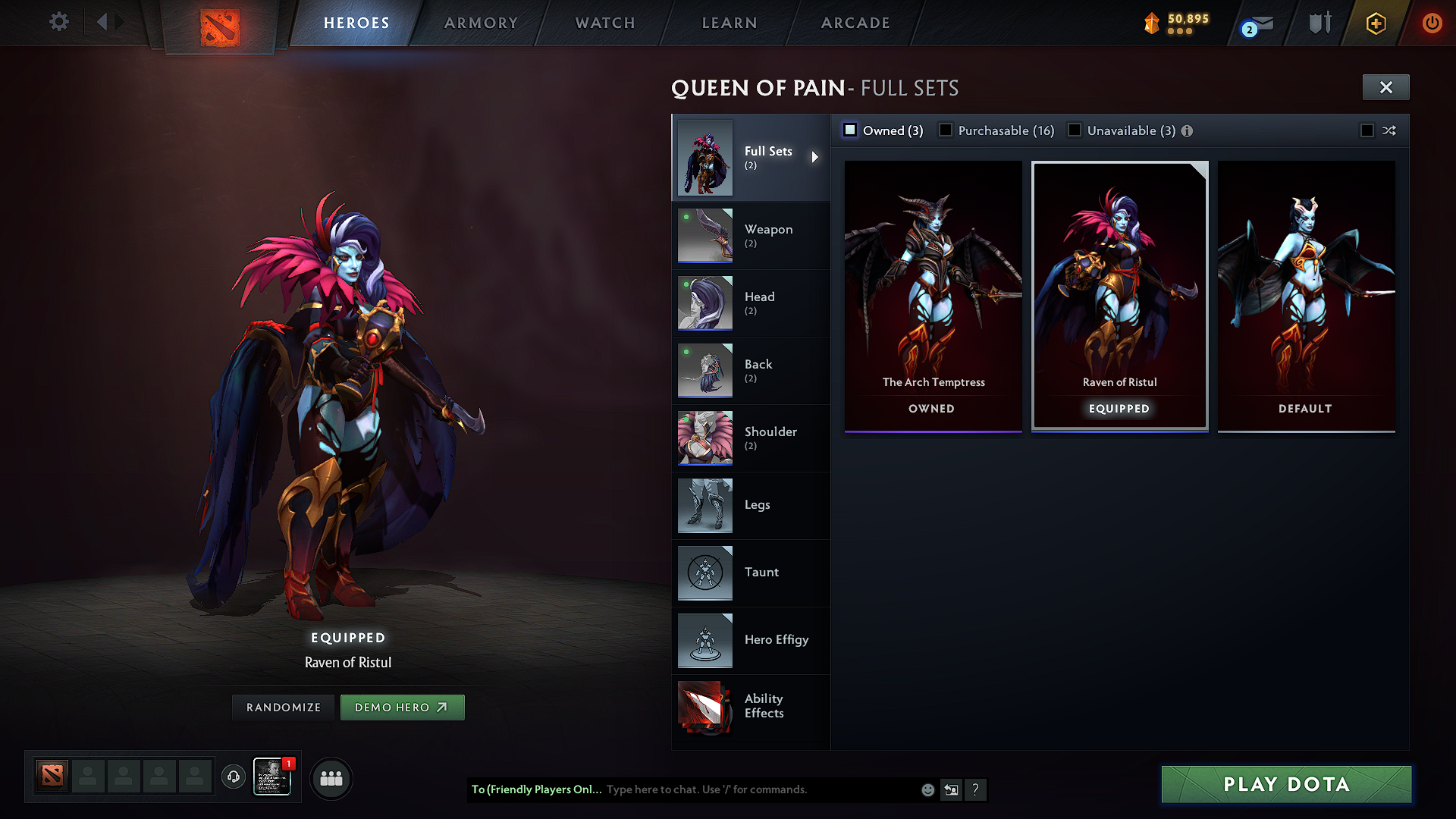Check the Purchasable (16) checkbox

point(946,130)
